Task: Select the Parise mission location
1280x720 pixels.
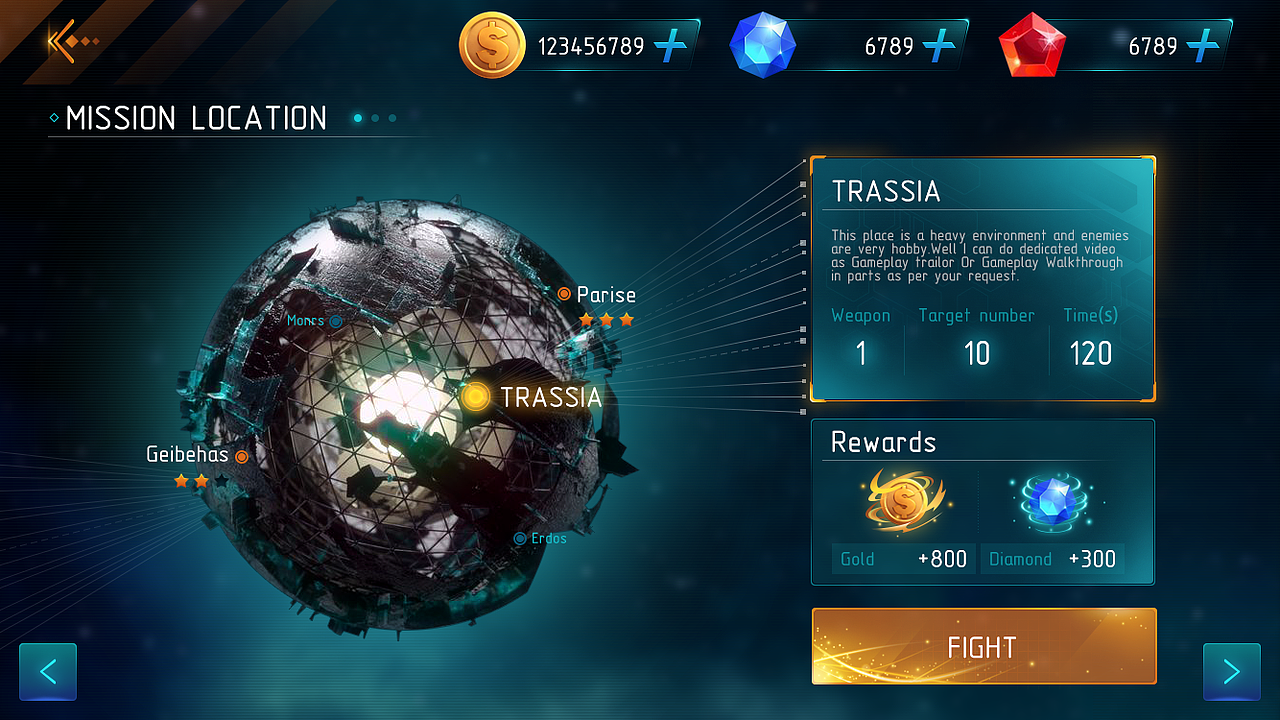Action: (x=565, y=294)
